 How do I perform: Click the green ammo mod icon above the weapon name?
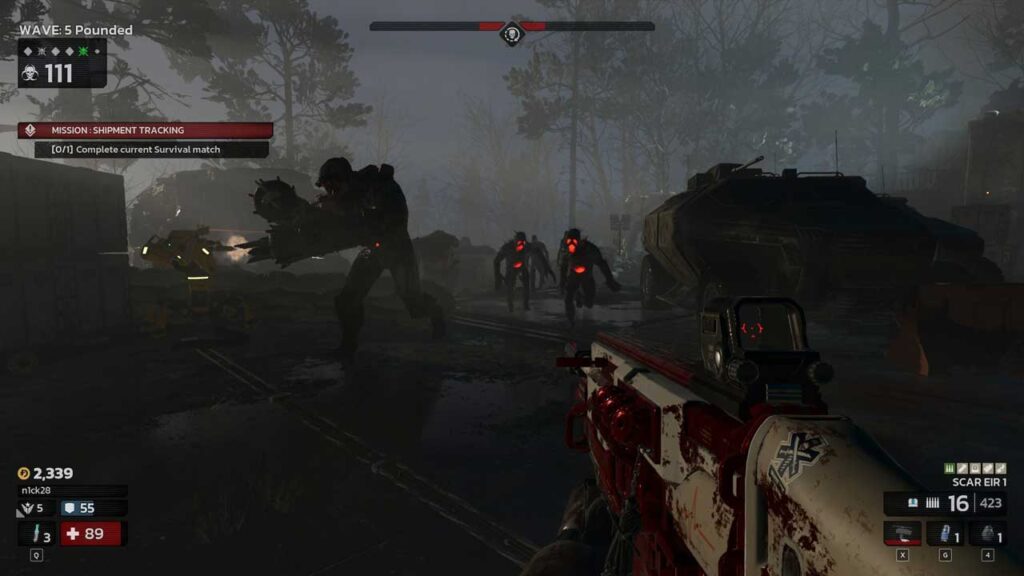[949, 468]
